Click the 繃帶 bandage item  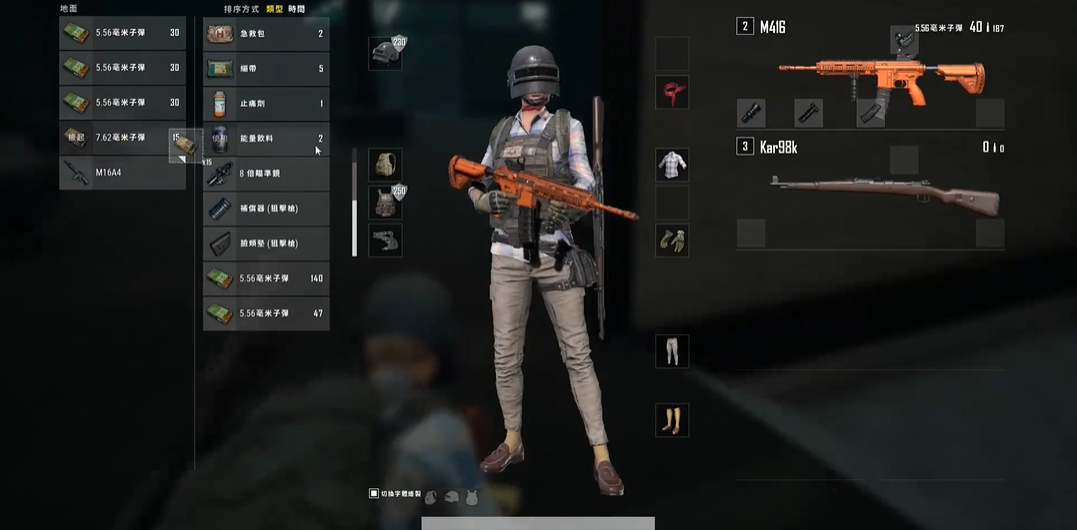click(x=266, y=69)
